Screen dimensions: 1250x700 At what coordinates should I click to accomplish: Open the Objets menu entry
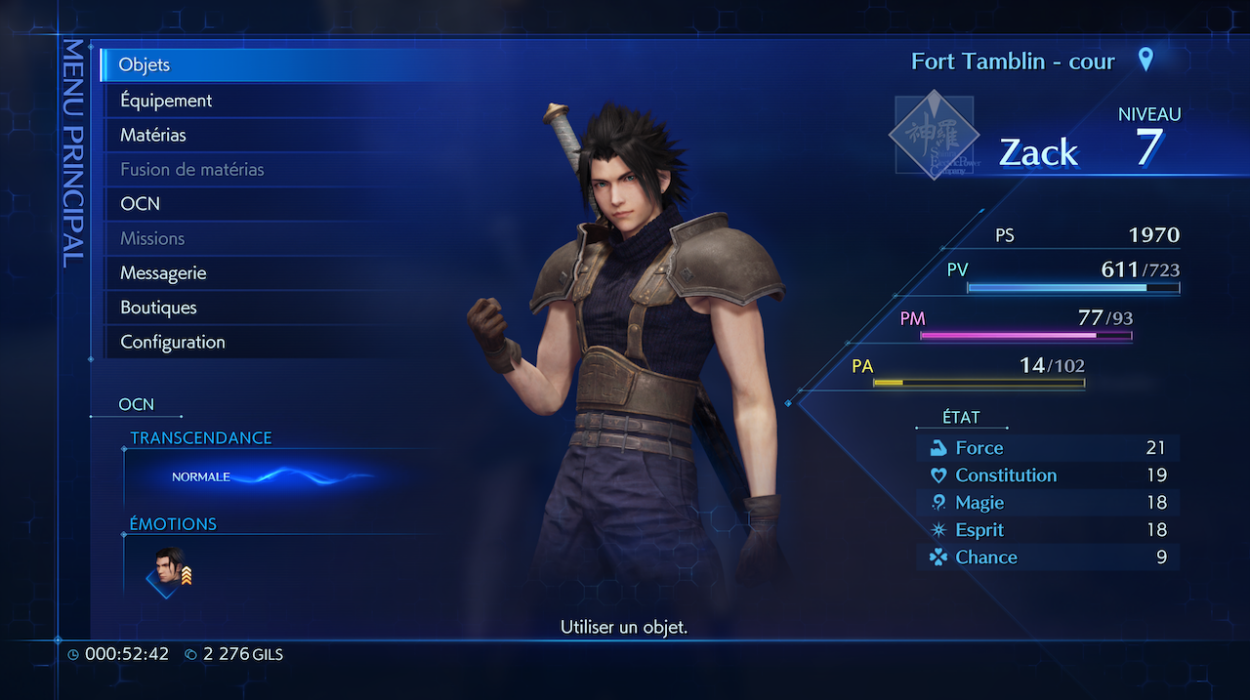coord(145,65)
